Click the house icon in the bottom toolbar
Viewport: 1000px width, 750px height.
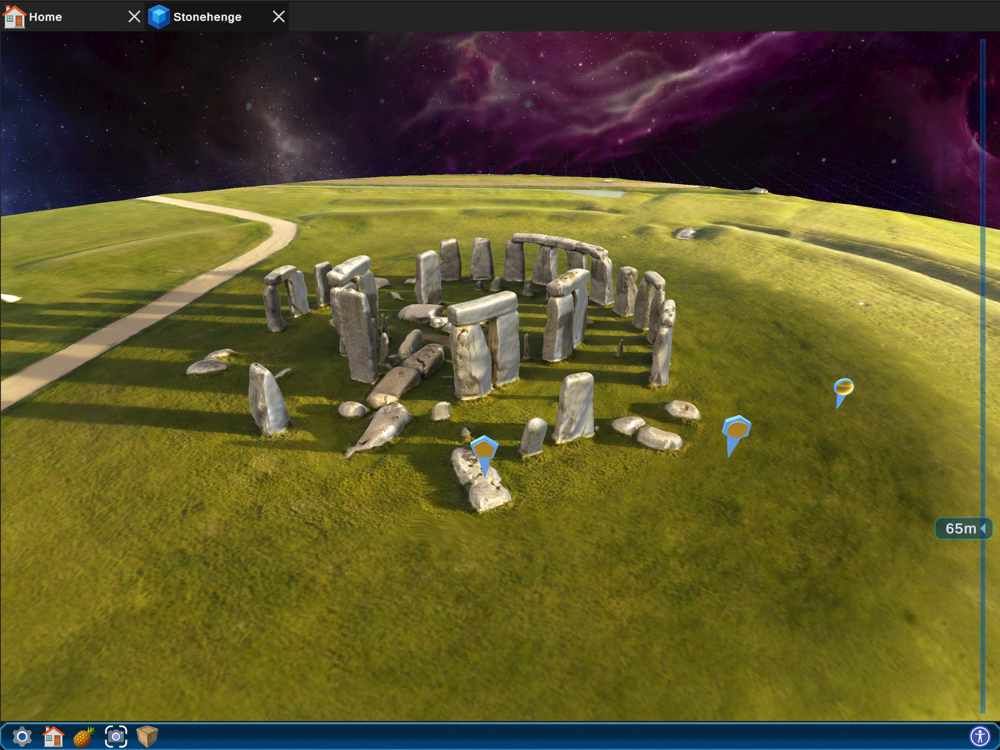(53, 737)
